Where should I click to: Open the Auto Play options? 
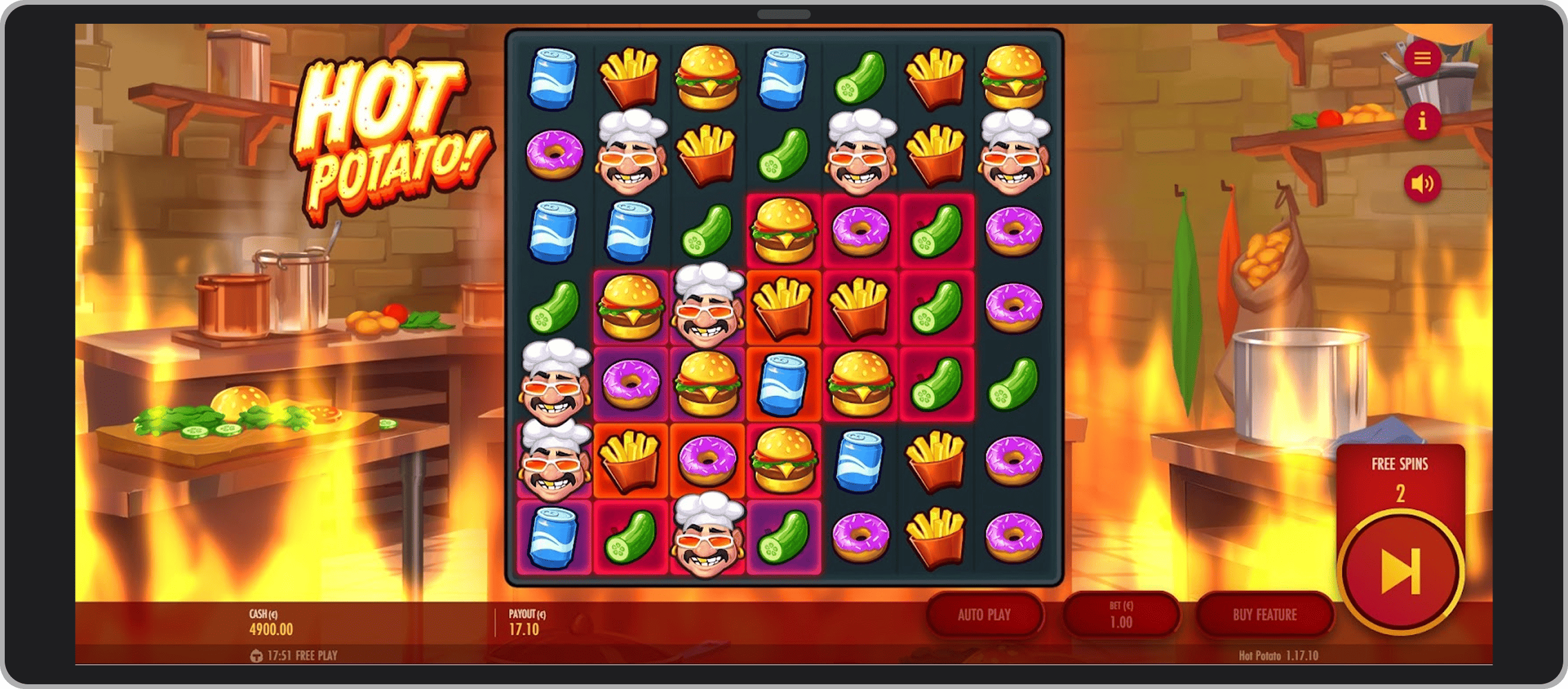click(x=985, y=615)
